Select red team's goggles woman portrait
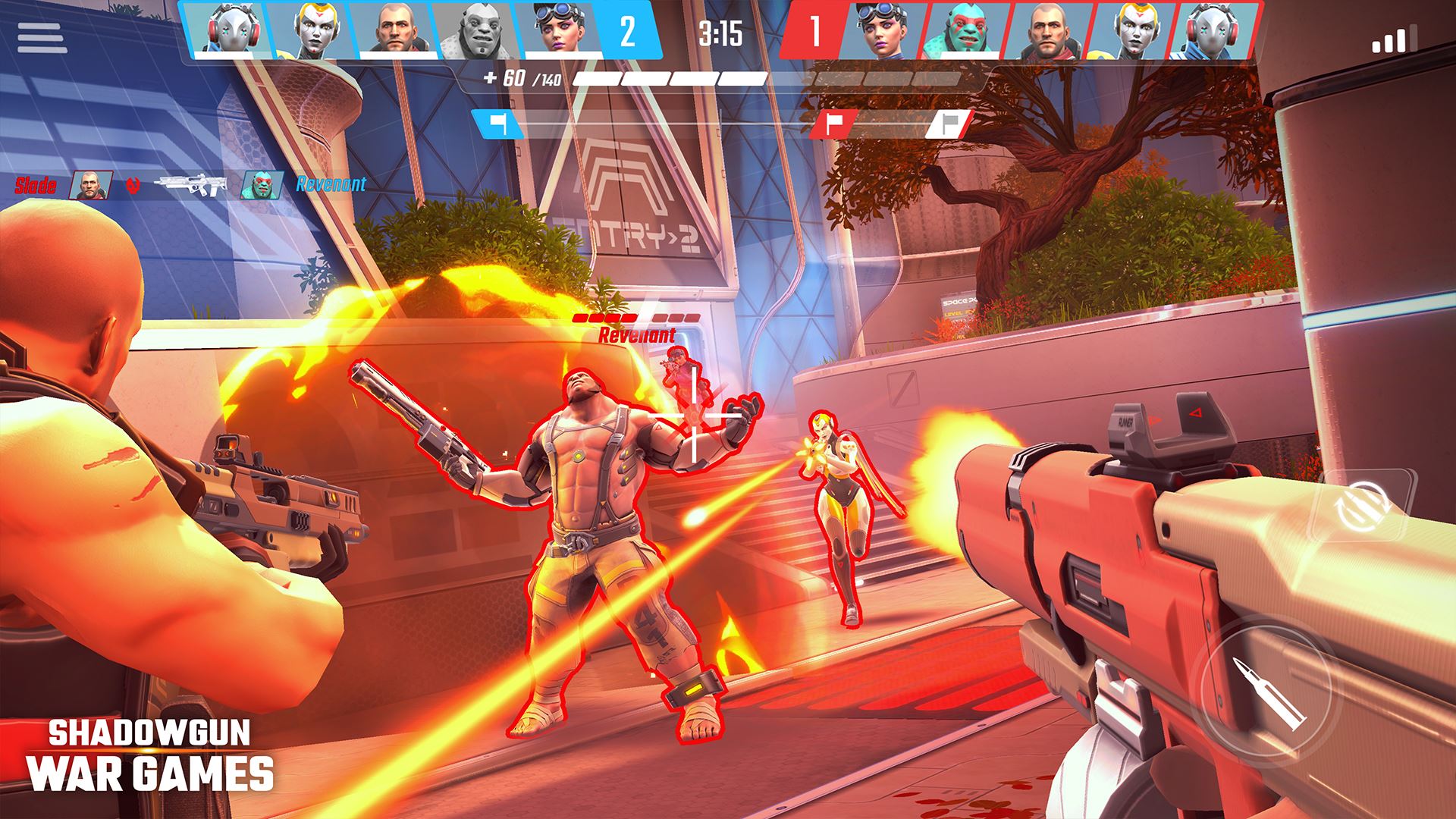Viewport: 1456px width, 819px height. [881, 32]
